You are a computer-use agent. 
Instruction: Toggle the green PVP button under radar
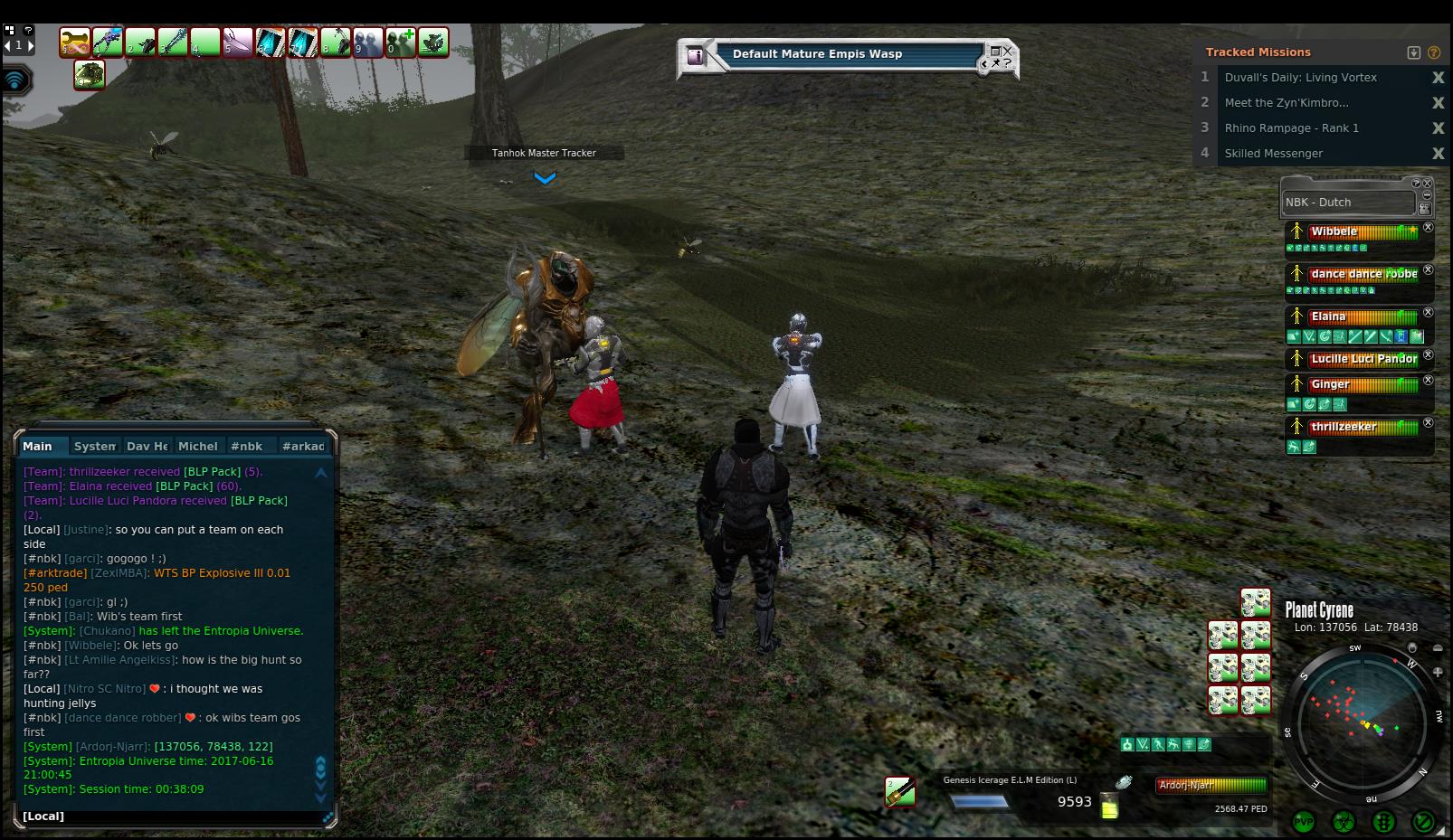1304,822
